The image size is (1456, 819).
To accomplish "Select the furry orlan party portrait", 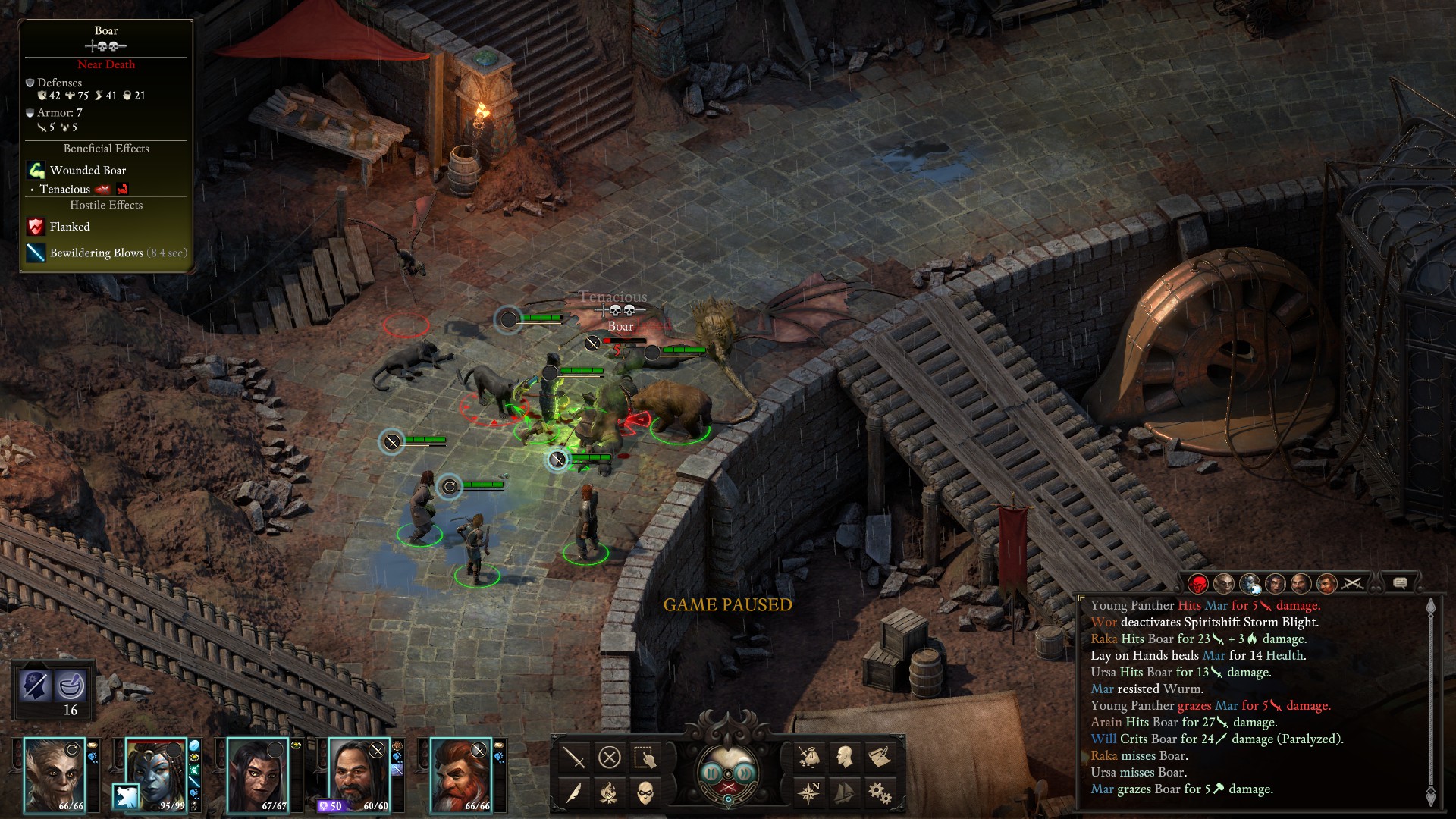I will pos(55,775).
